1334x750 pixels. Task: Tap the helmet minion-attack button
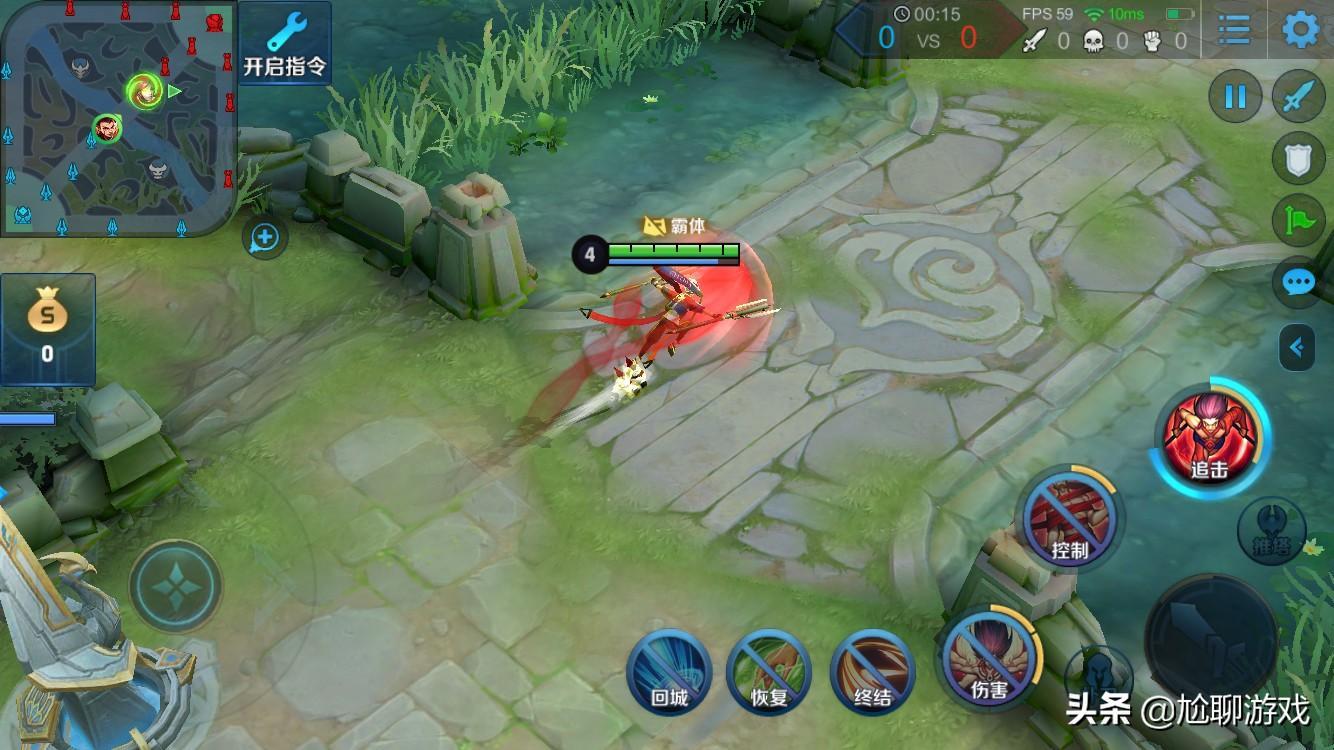pos(1098,675)
